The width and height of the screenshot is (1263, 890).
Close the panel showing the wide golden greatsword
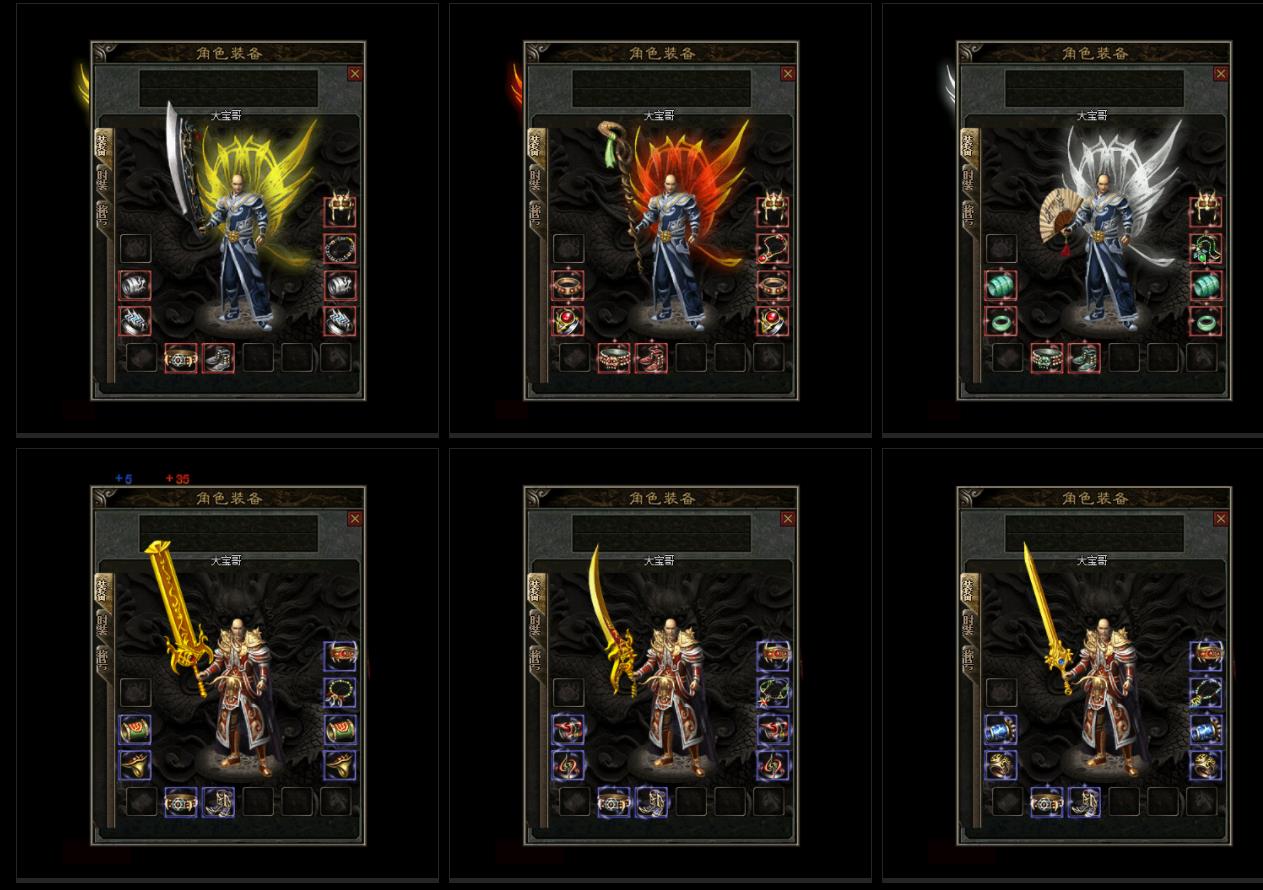click(x=355, y=519)
